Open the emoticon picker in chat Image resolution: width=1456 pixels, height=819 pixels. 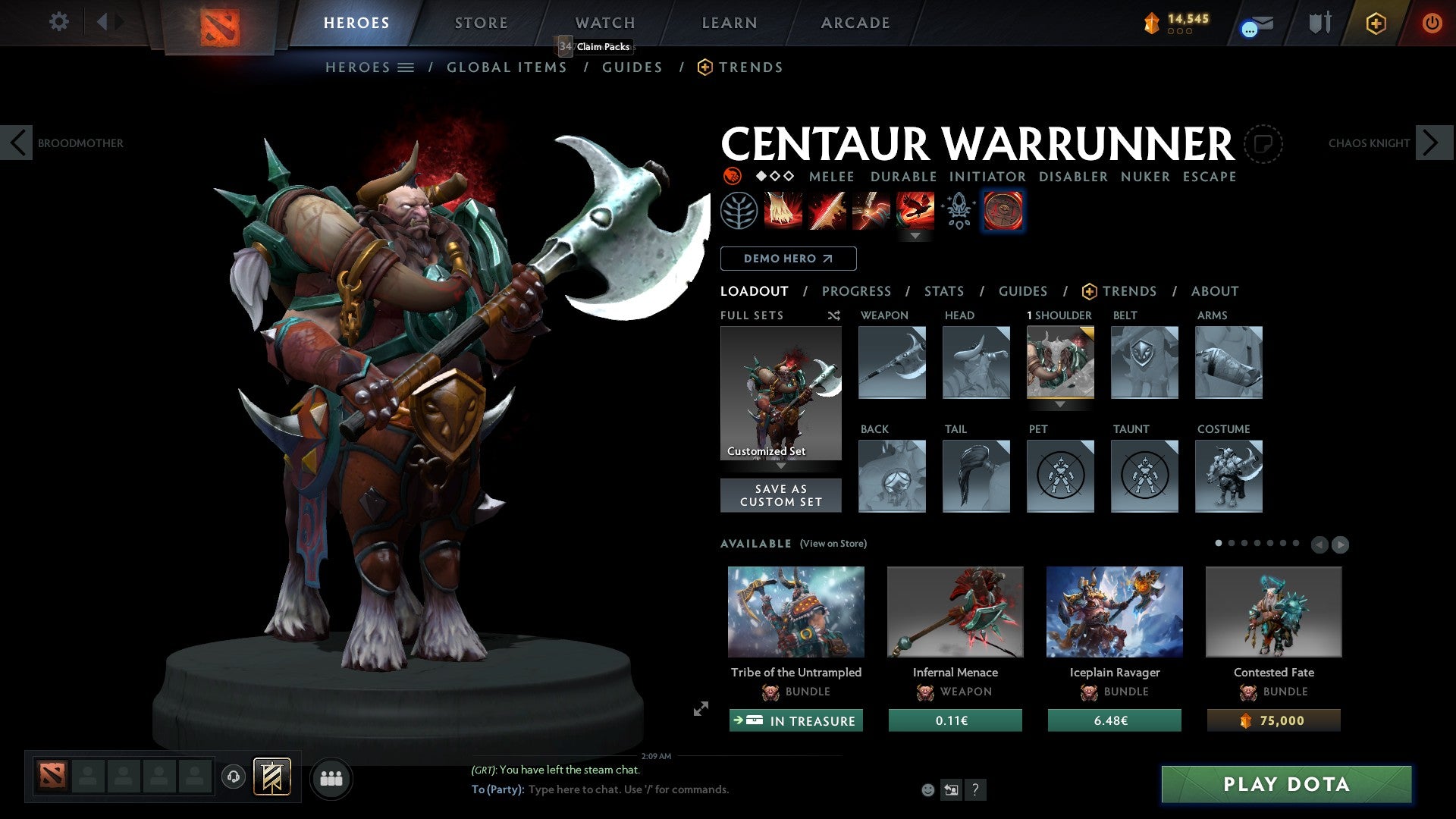click(927, 790)
